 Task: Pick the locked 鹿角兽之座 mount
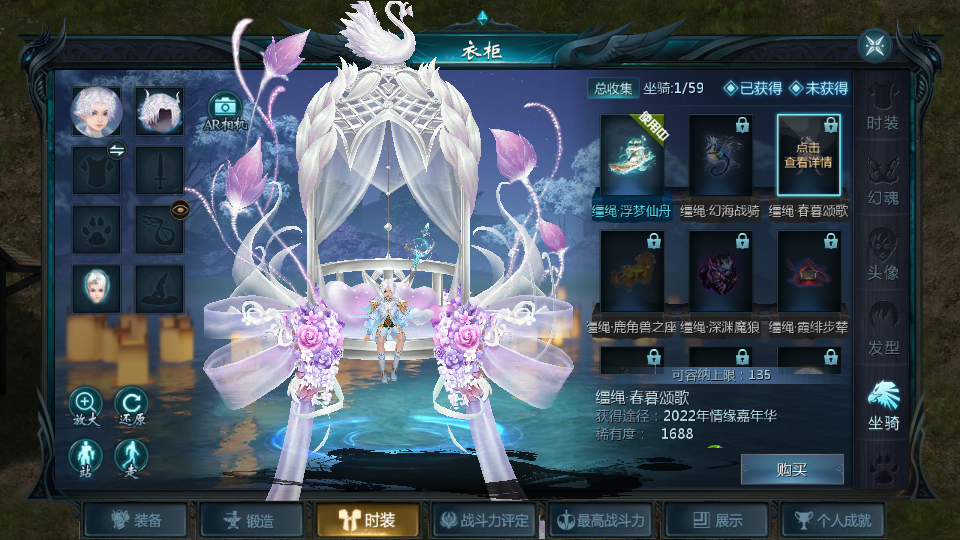coord(632,272)
